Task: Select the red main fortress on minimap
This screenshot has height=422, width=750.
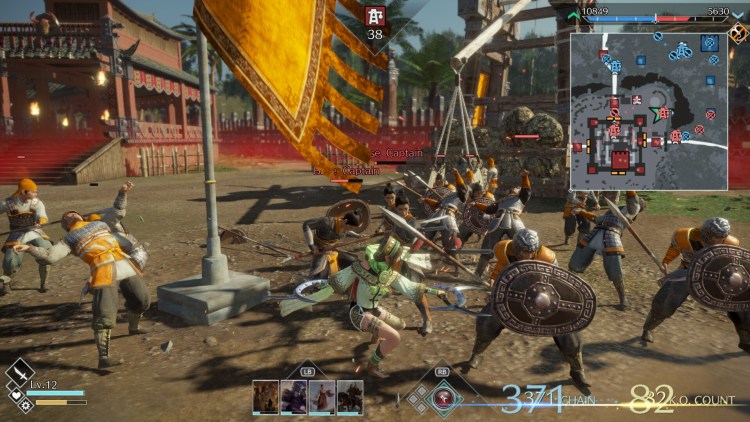Action: click(x=621, y=159)
